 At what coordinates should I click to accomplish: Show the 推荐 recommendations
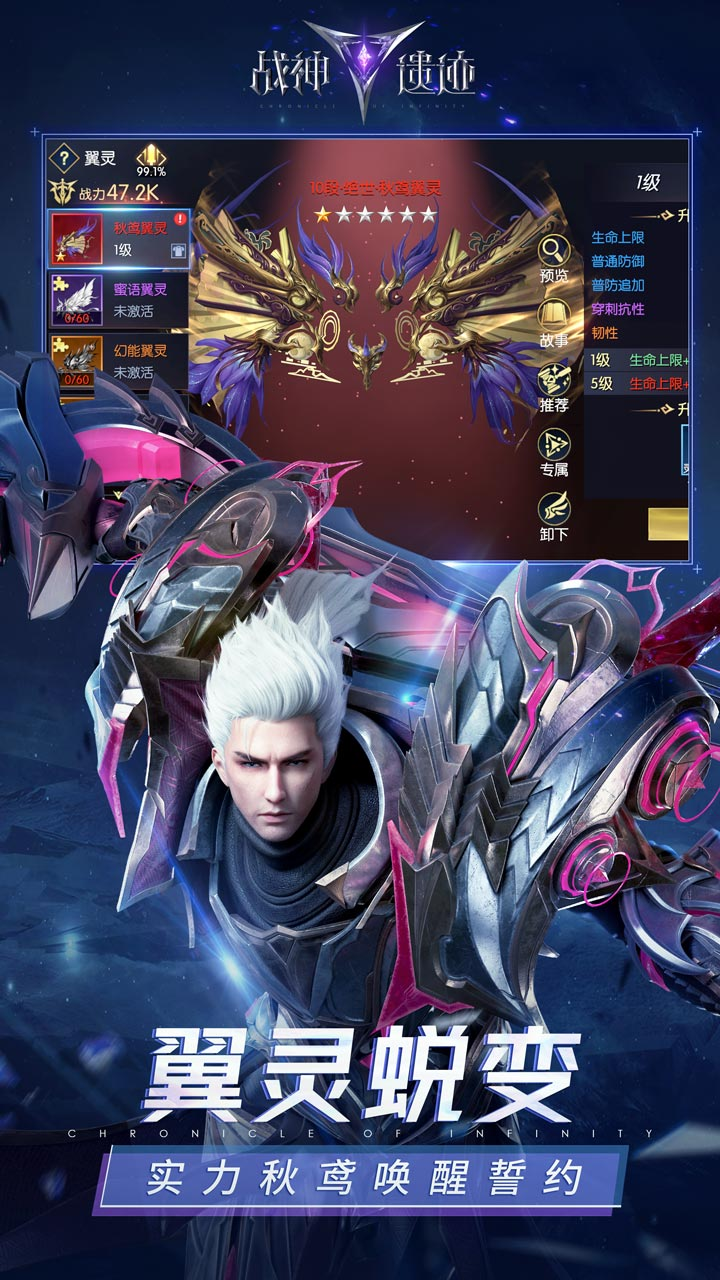(554, 383)
